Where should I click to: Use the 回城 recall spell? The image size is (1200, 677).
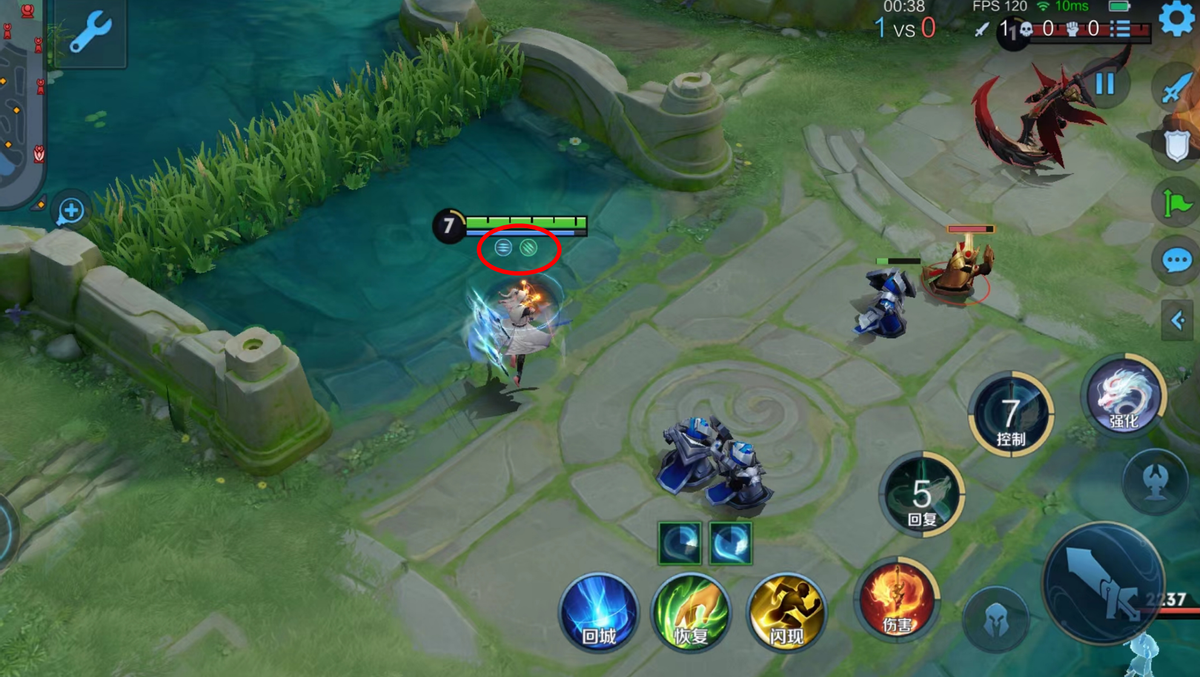tap(599, 610)
